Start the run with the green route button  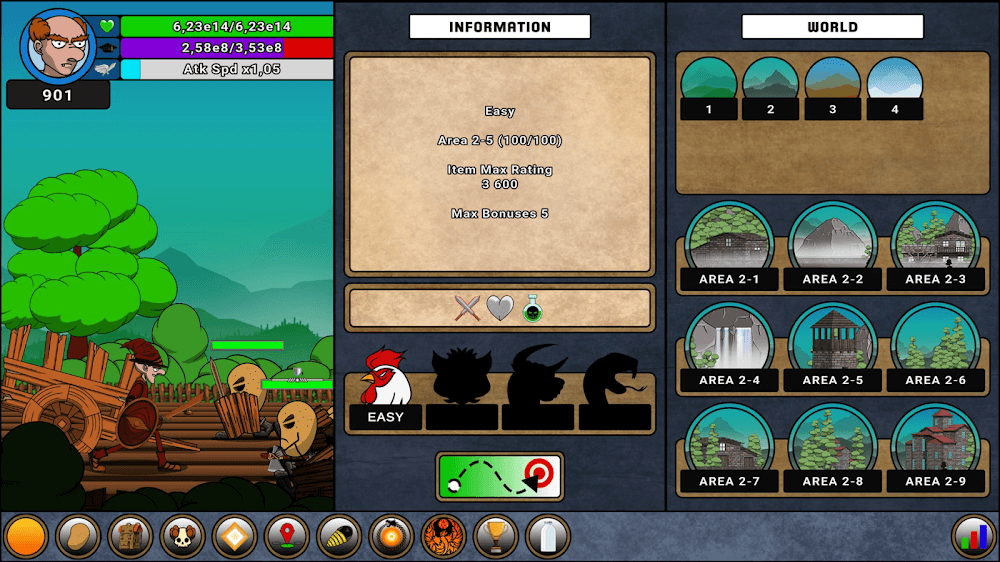point(500,477)
